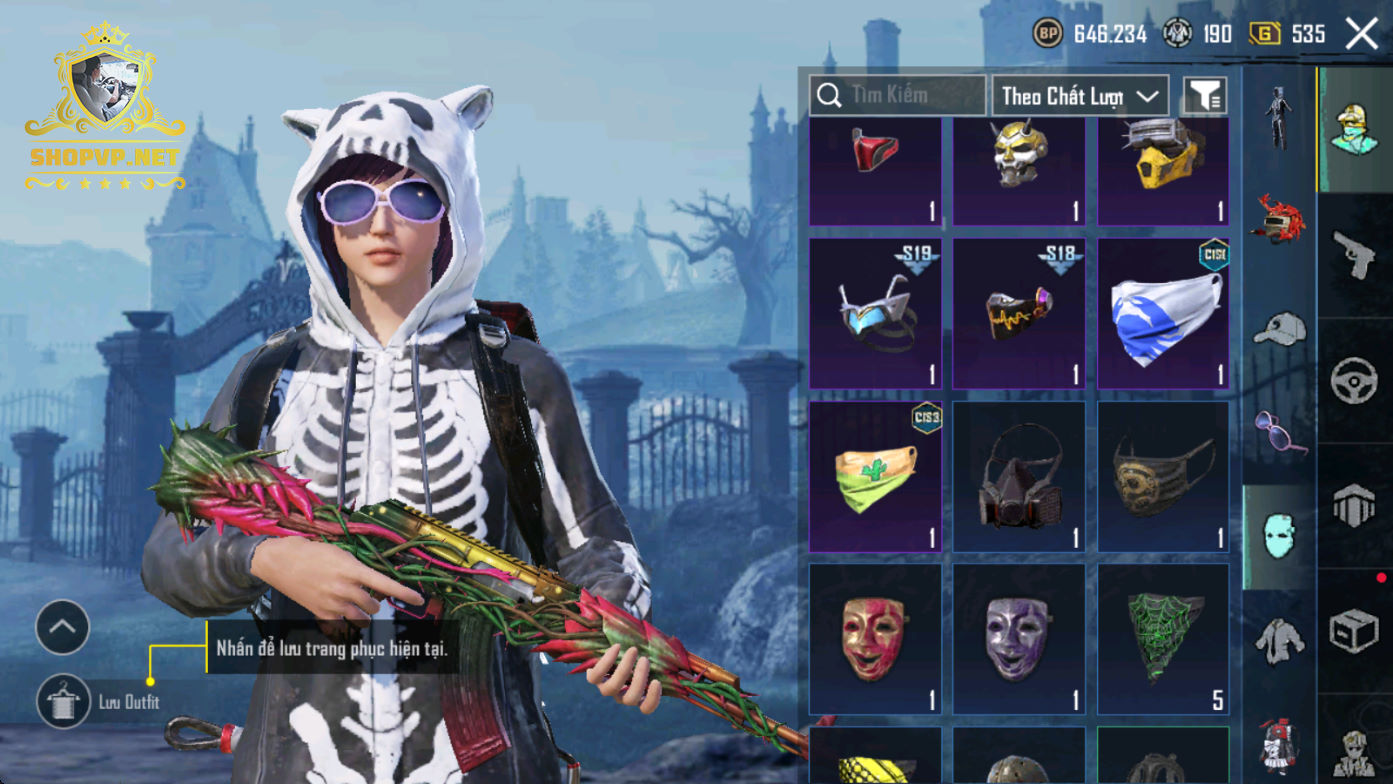This screenshot has width=1393, height=784.
Task: Select the S19 visor mask item
Action: (875, 313)
